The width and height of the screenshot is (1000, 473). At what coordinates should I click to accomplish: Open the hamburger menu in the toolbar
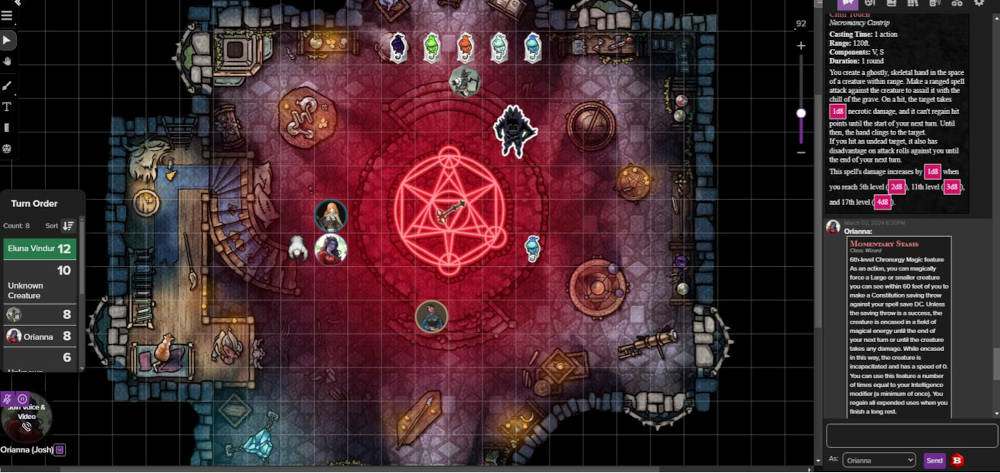8,16
